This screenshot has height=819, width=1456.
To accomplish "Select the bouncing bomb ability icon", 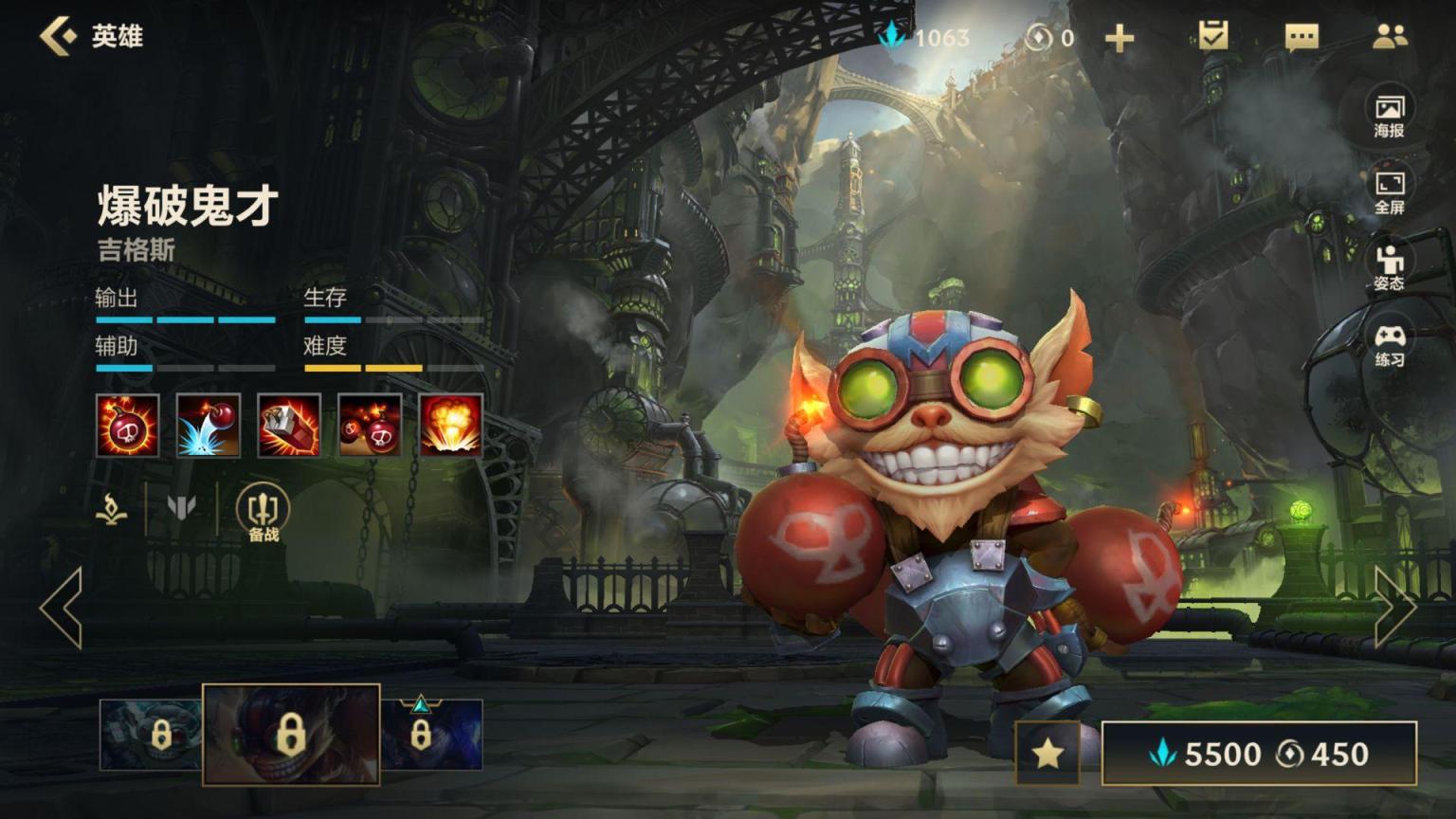I will tap(209, 426).
